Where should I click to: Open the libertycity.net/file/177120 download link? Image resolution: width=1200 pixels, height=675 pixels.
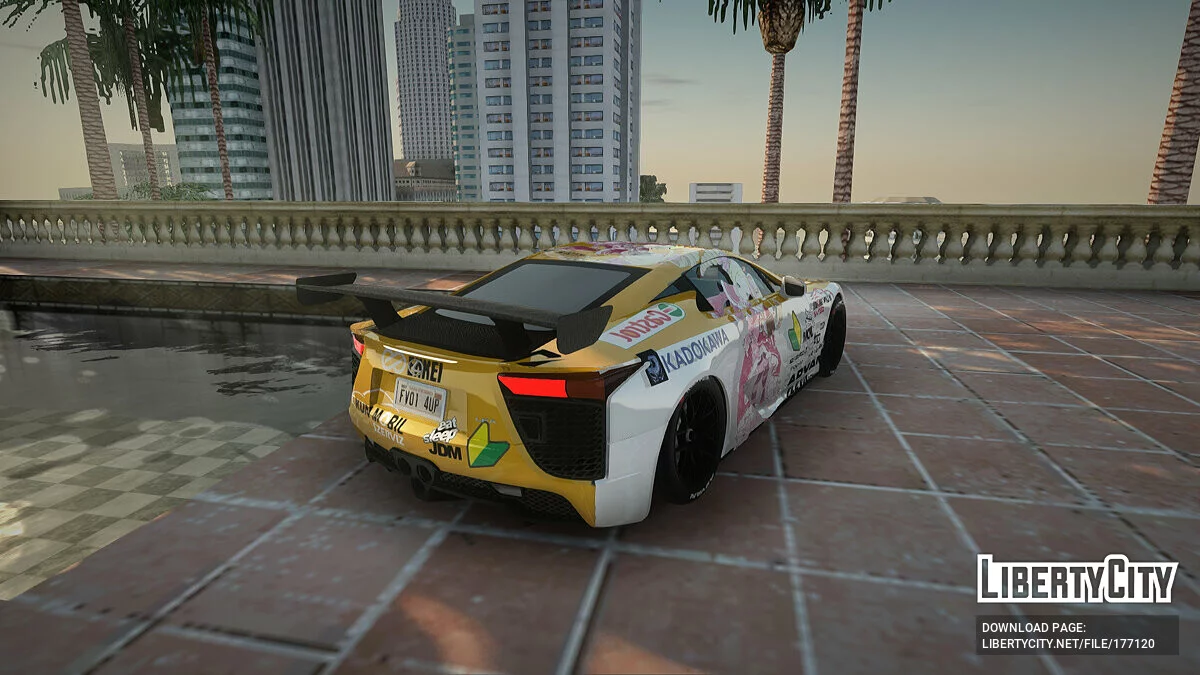tap(1068, 643)
